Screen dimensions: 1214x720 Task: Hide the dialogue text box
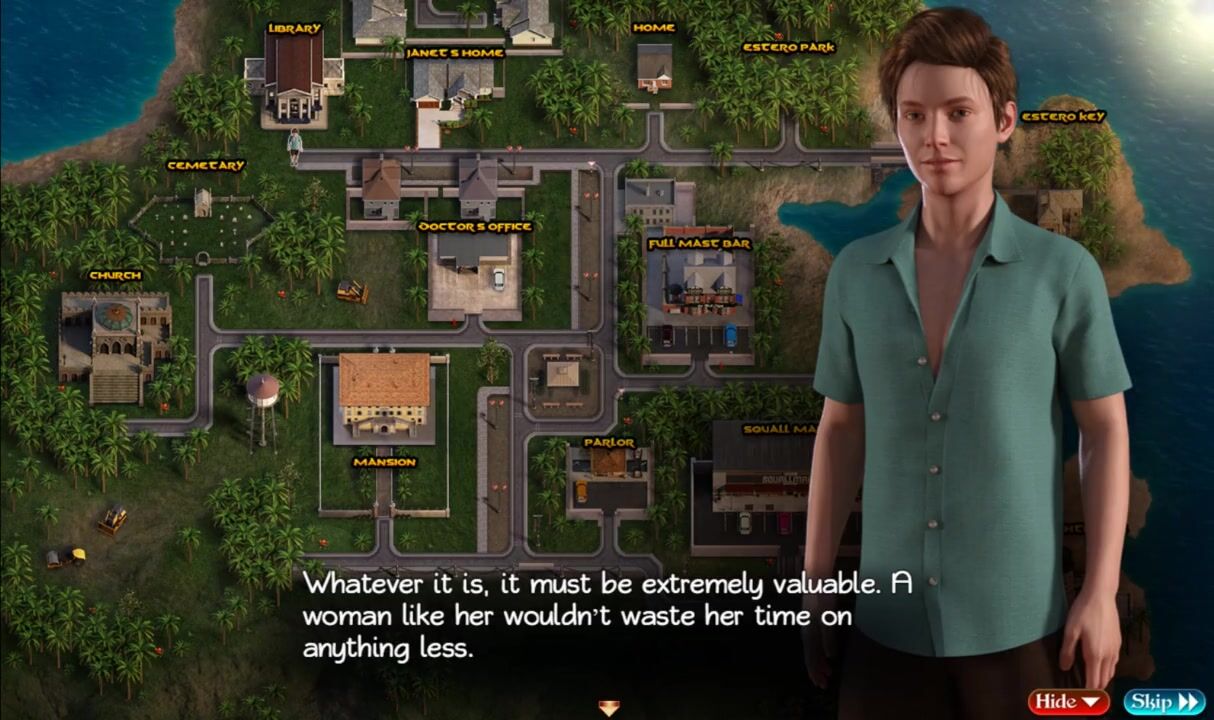[x=1068, y=701]
